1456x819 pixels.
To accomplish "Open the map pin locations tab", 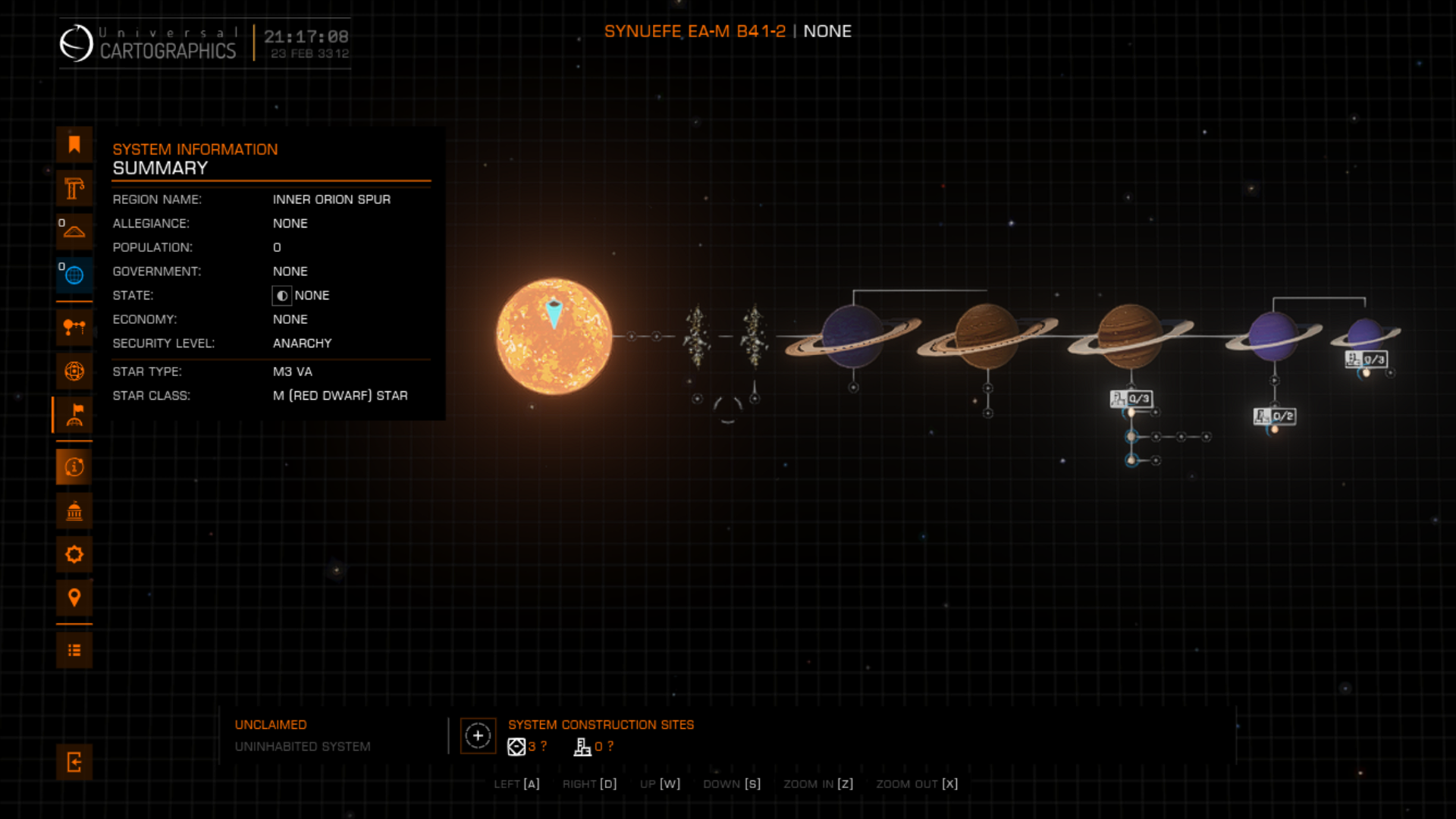I will click(74, 598).
